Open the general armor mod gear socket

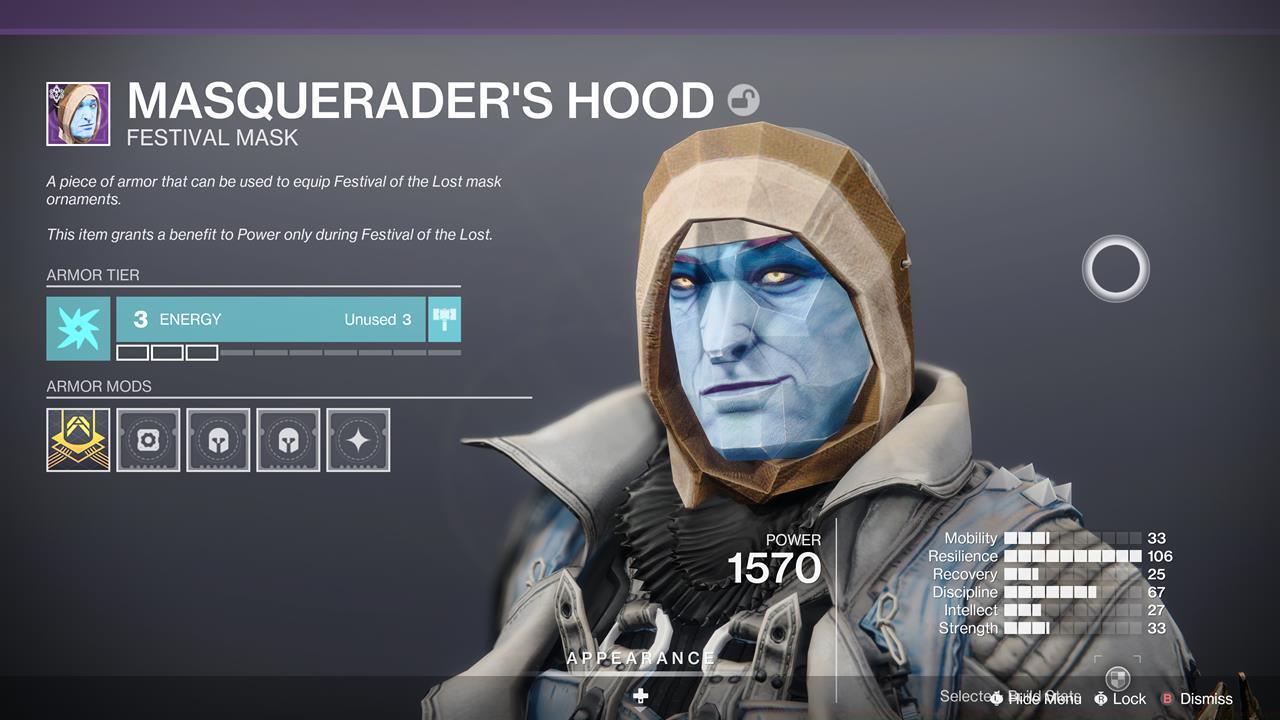click(x=148, y=439)
